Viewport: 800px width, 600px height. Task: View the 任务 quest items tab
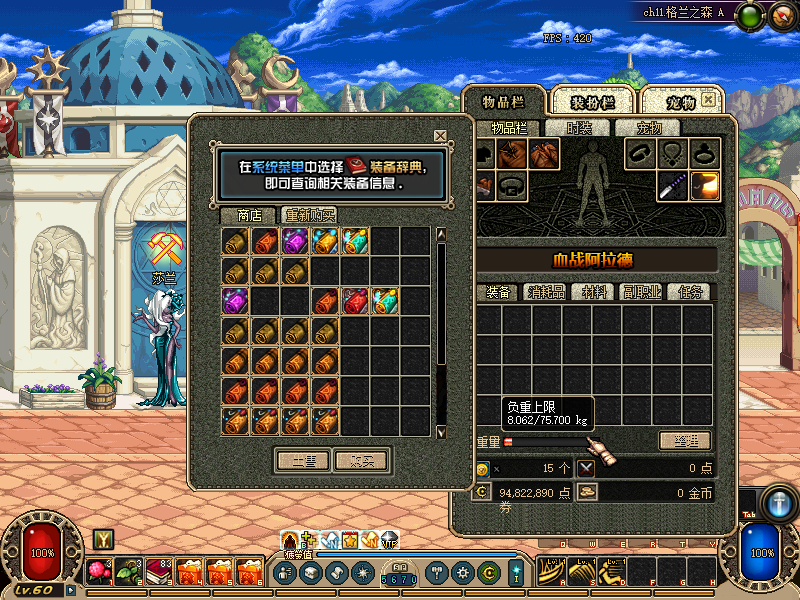[x=689, y=292]
